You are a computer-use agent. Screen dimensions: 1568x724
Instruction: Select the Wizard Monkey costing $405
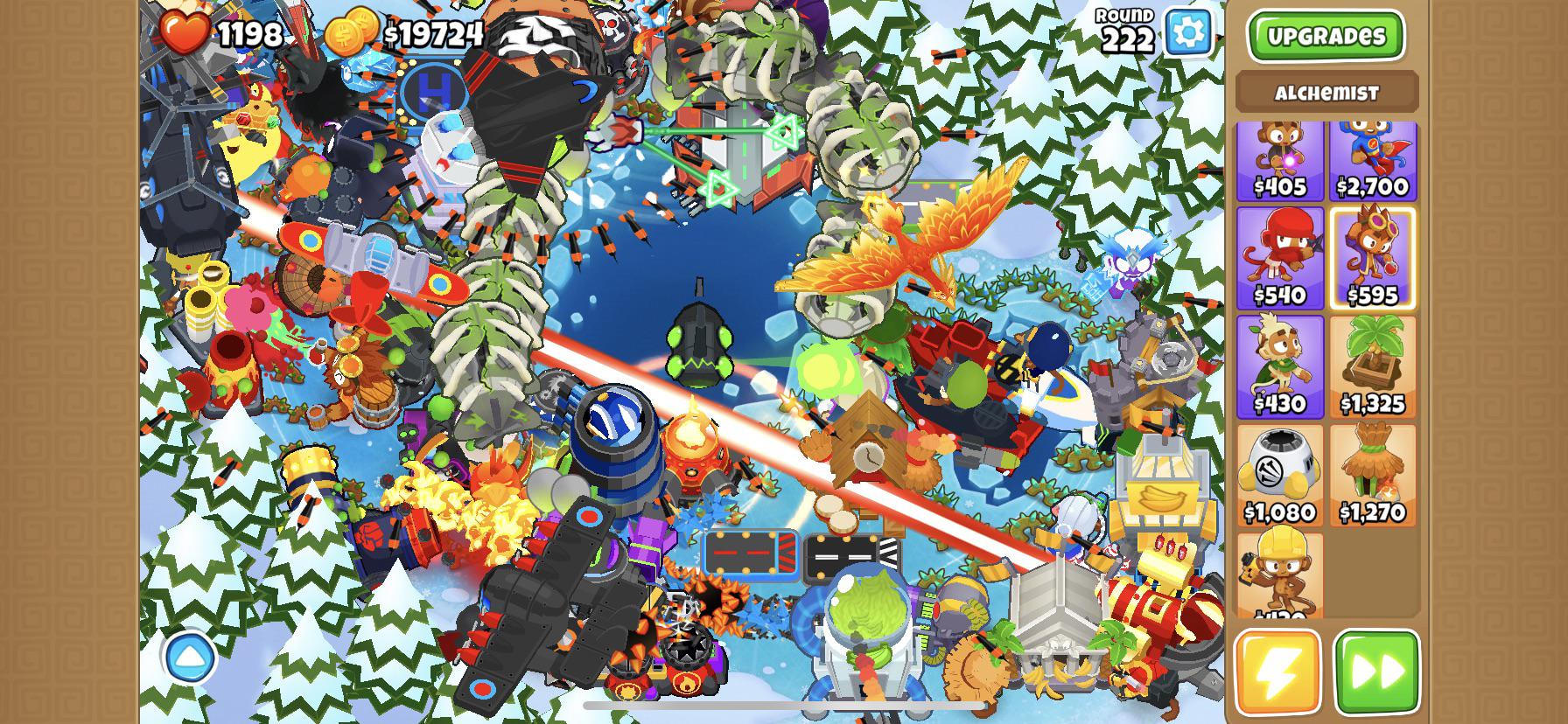[1280, 162]
